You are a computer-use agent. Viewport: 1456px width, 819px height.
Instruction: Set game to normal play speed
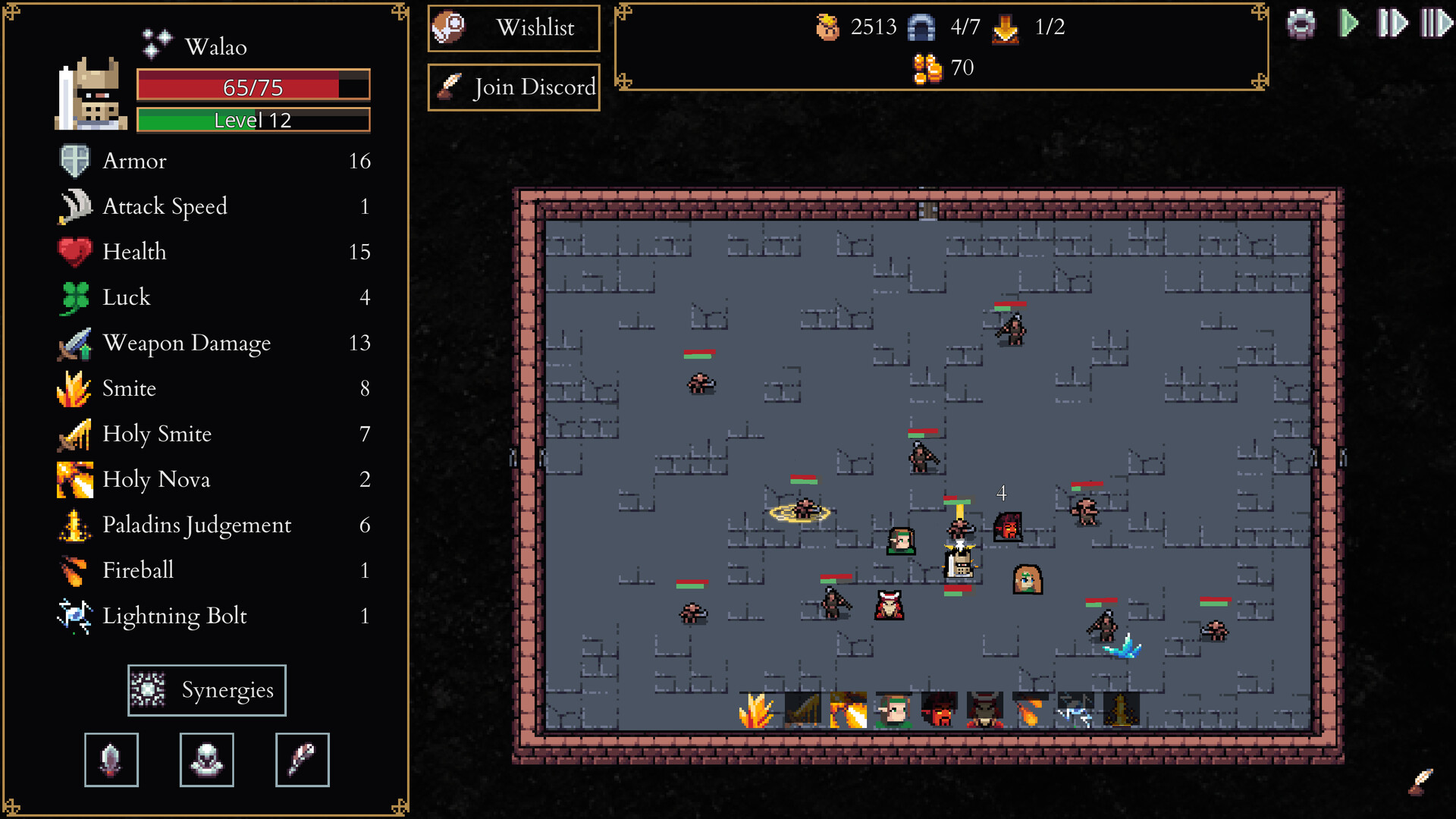[x=1348, y=24]
